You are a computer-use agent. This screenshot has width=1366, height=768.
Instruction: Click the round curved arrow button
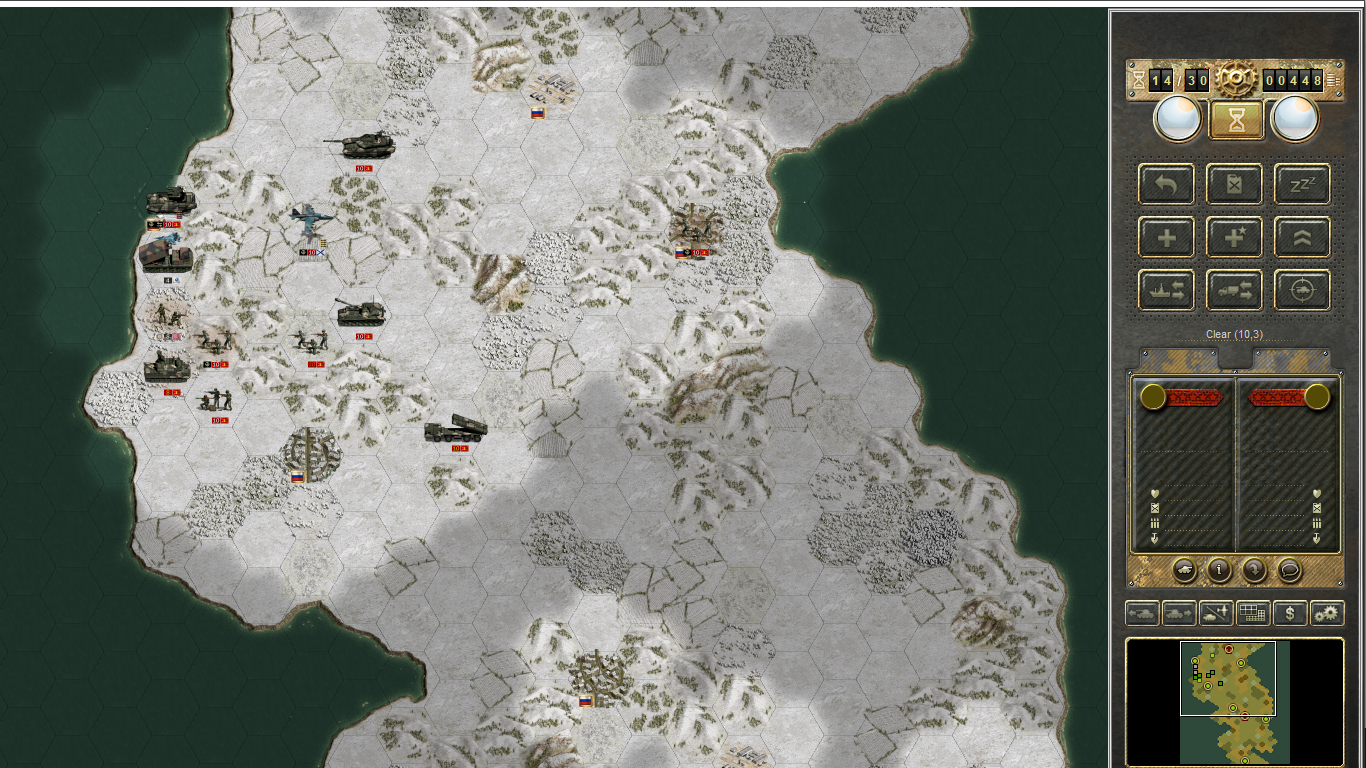pos(1254,570)
